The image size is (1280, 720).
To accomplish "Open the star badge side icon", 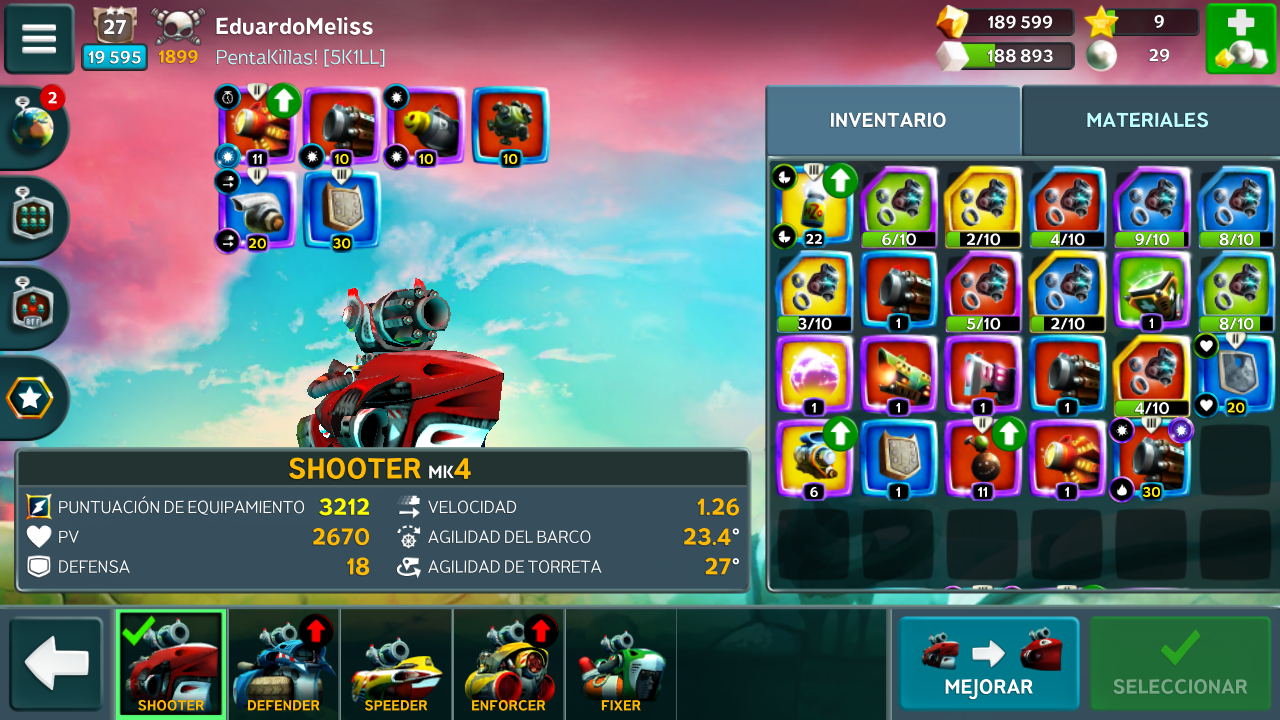I will click(x=30, y=398).
